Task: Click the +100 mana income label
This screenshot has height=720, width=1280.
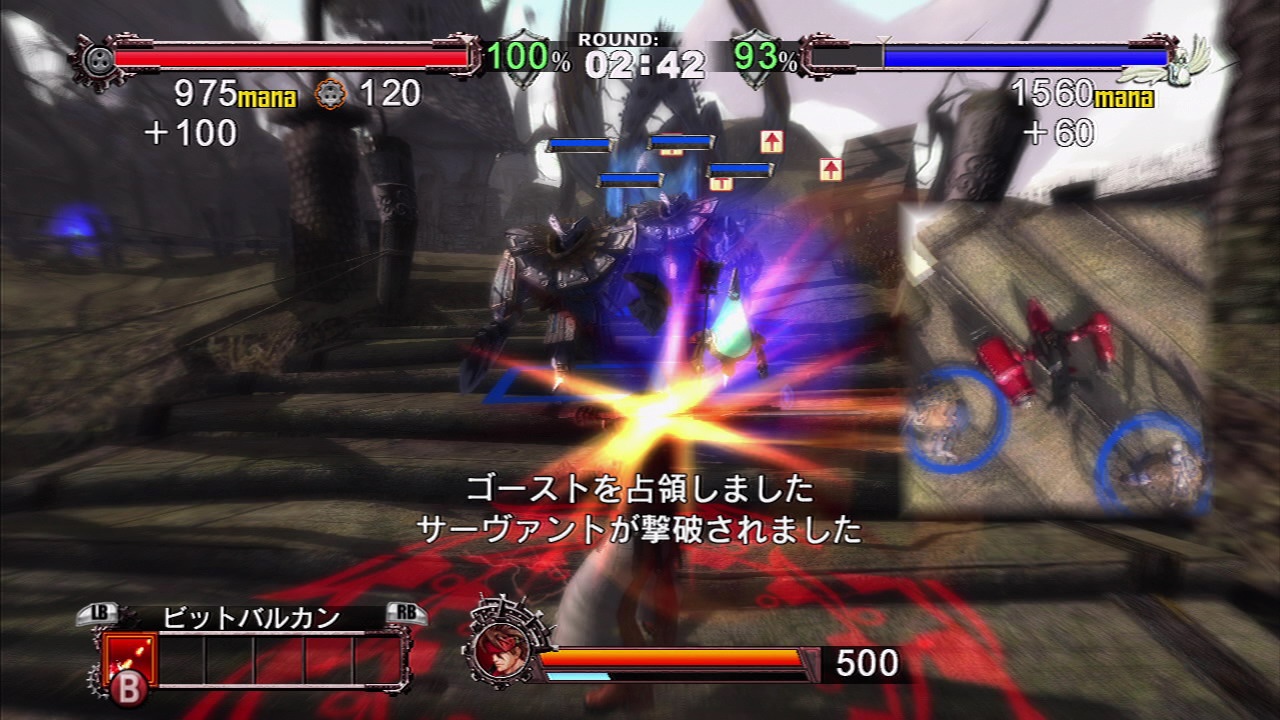Action: (190, 130)
